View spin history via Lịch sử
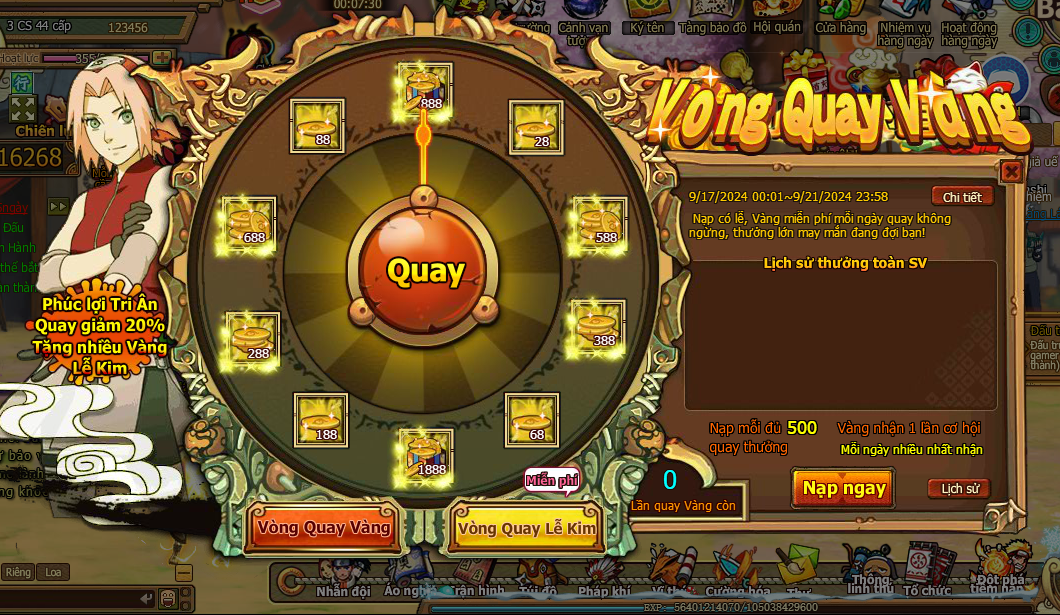This screenshot has height=615, width=1060. click(x=958, y=489)
